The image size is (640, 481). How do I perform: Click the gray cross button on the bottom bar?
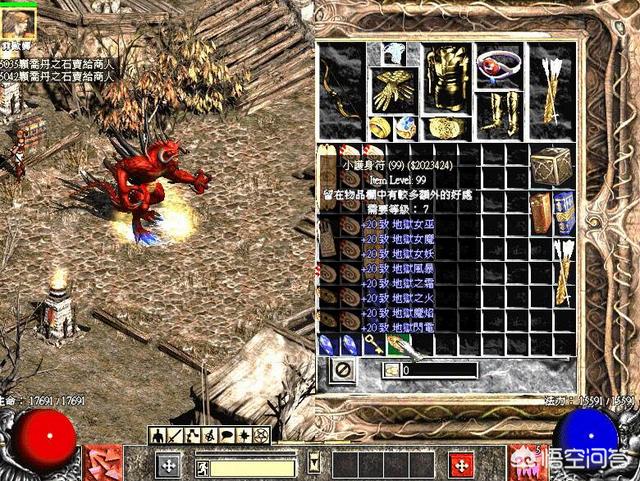point(169,465)
